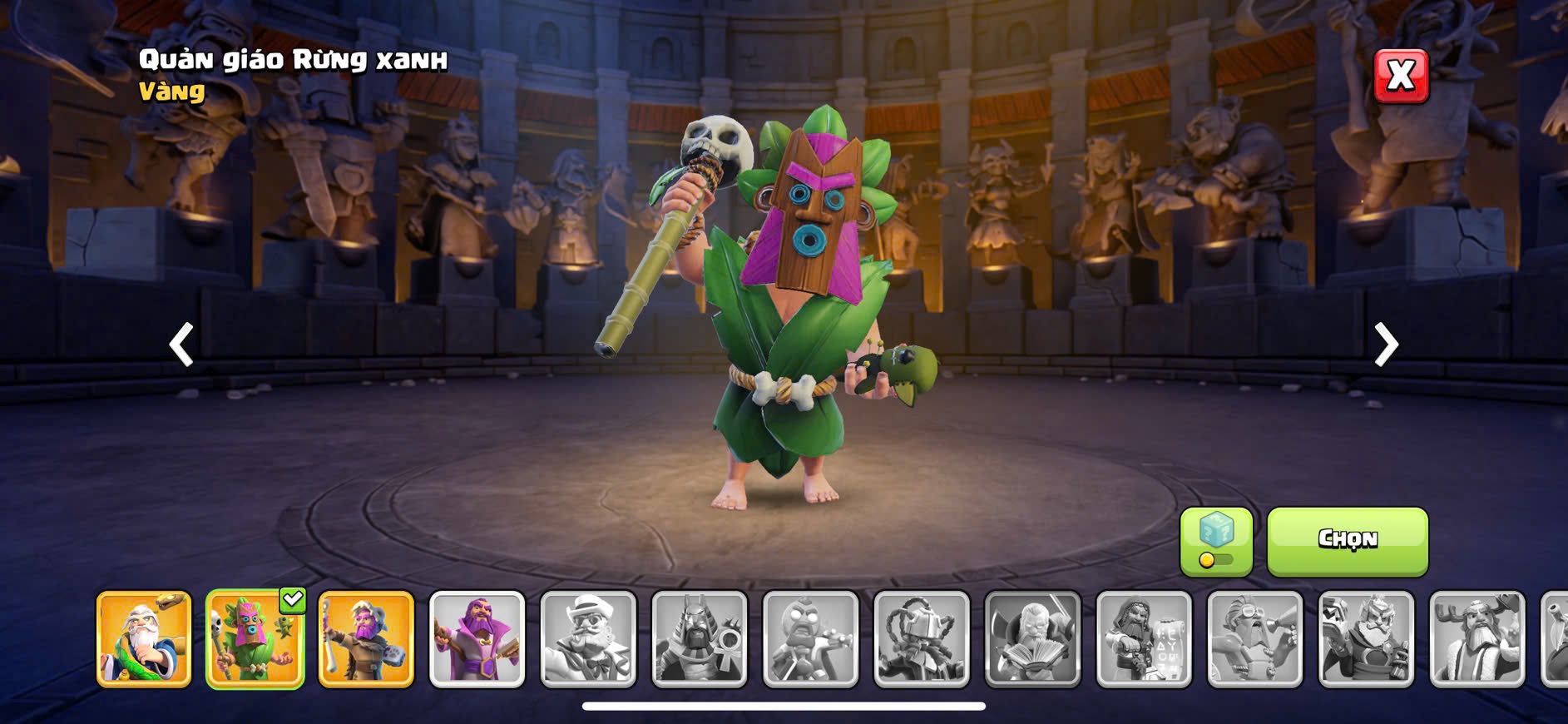The height and width of the screenshot is (724, 1568).
Task: Select the locked gingerbread warden skin
Action: [x=810, y=639]
